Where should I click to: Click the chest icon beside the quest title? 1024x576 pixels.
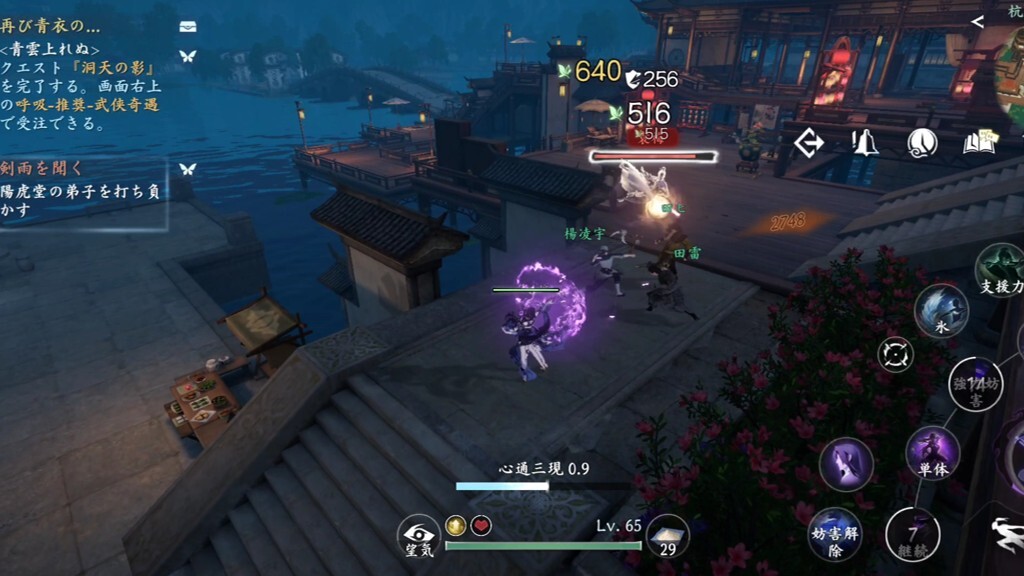coord(187,26)
